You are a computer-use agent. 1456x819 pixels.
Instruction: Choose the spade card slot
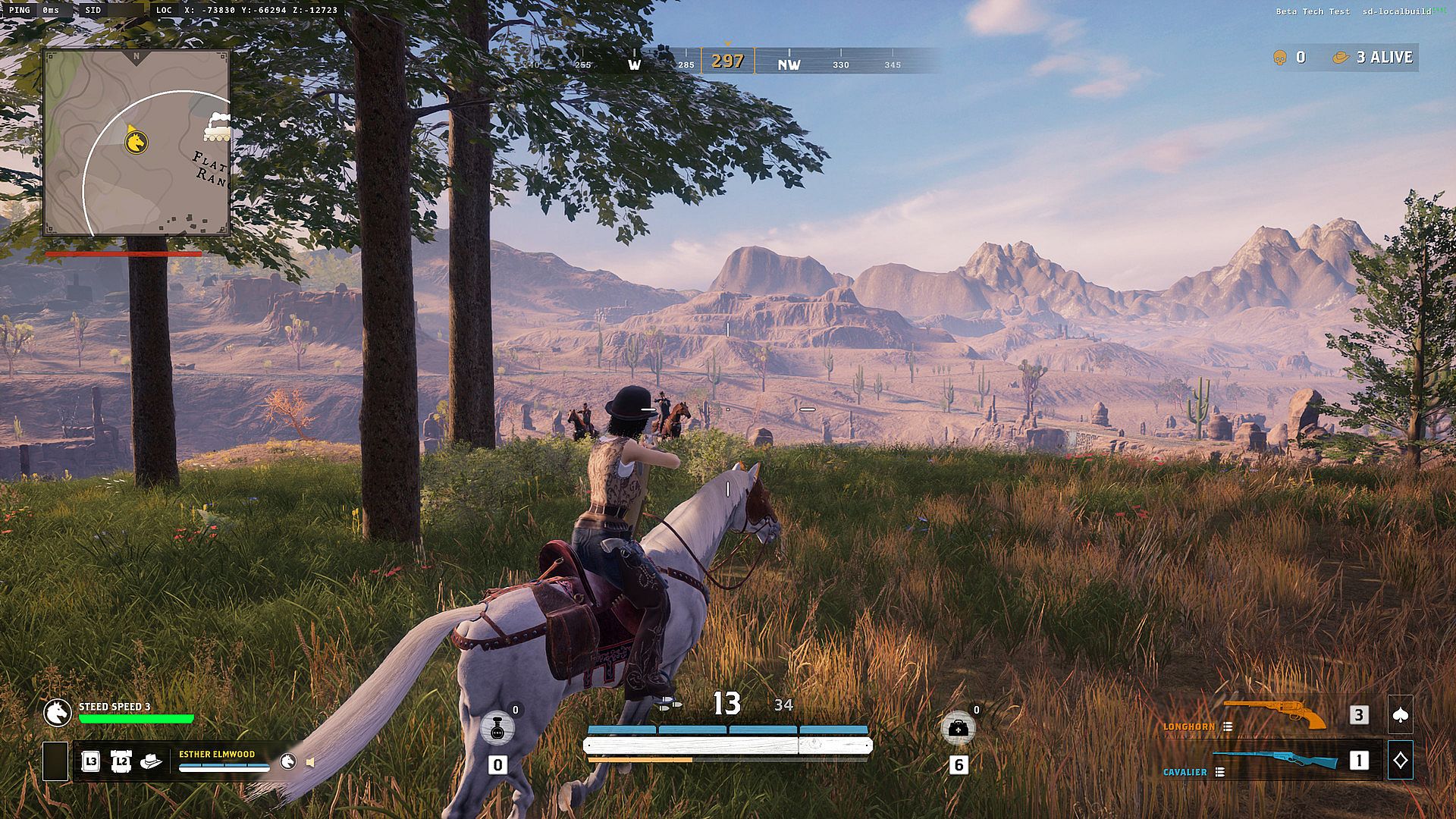click(x=1400, y=715)
